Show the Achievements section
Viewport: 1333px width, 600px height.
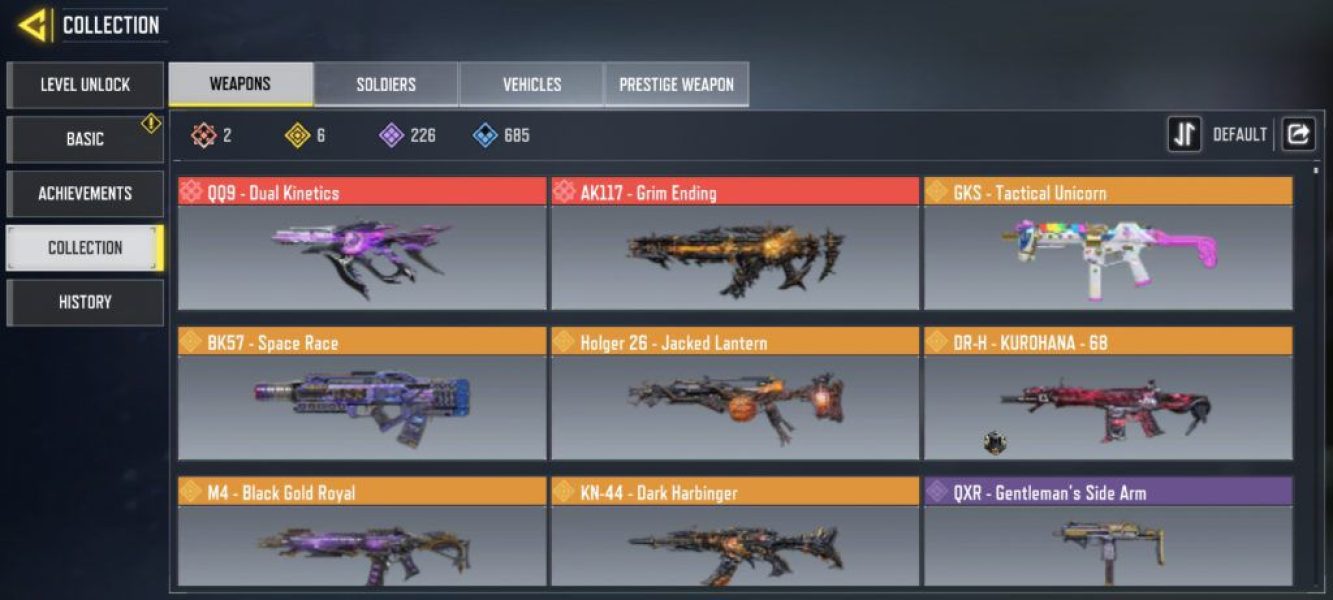coord(85,193)
